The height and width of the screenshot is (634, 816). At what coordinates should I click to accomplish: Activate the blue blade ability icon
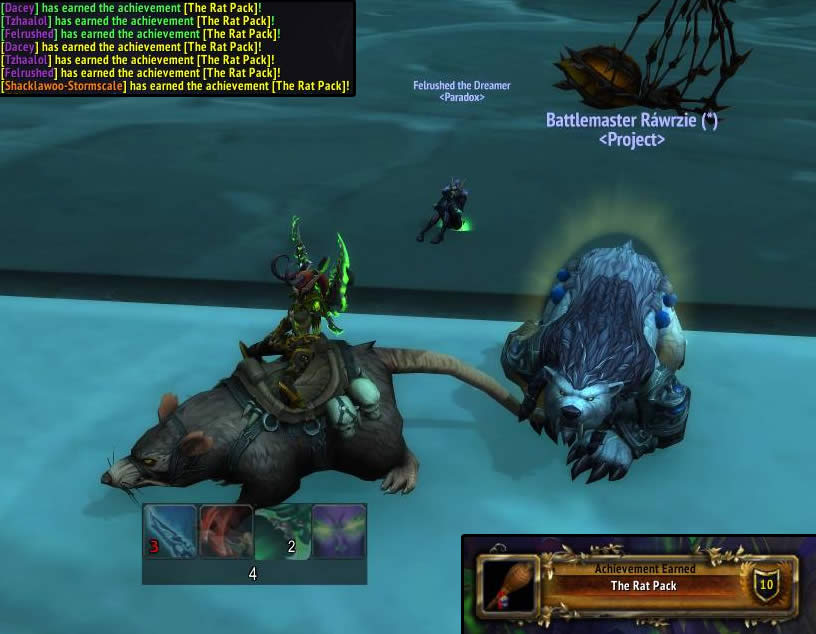(170, 531)
